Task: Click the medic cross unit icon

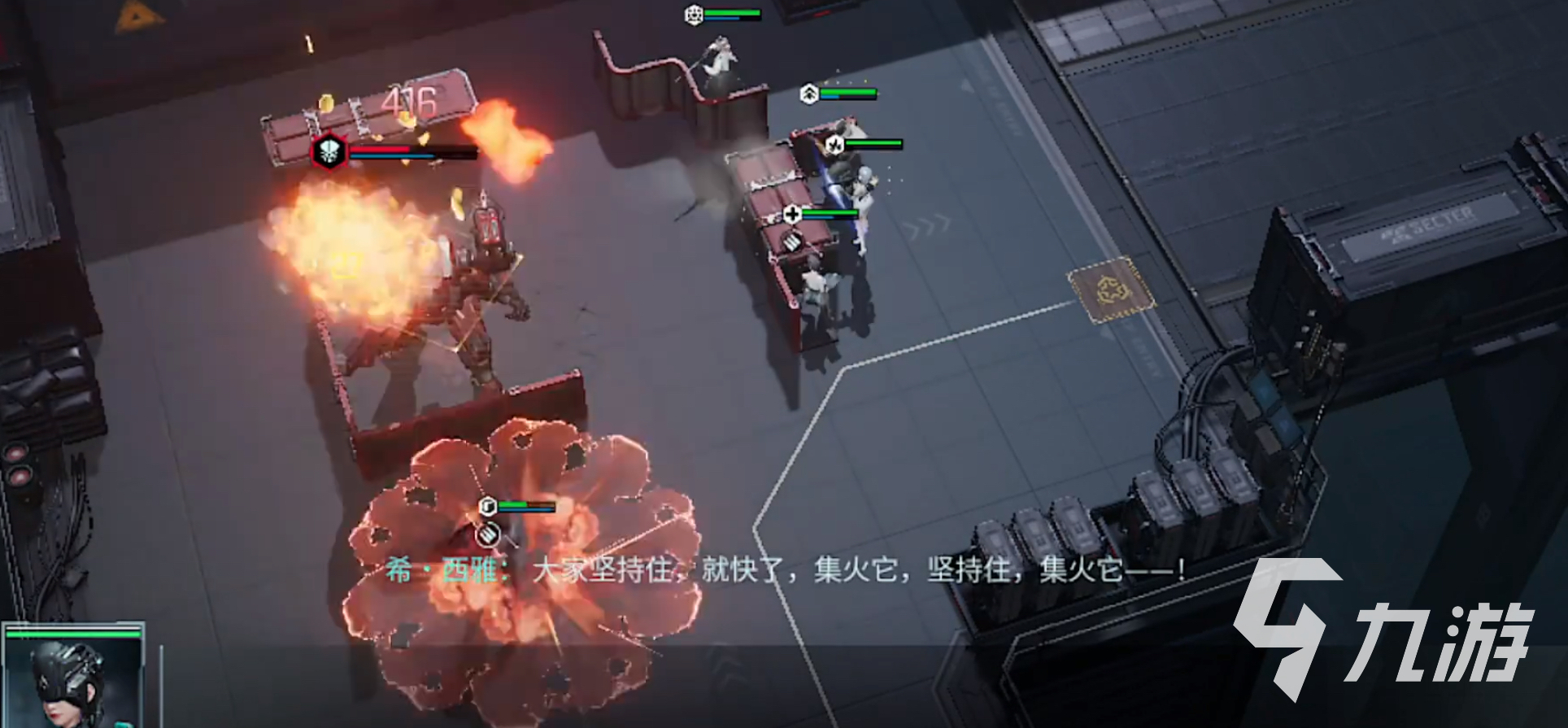Action: tap(792, 215)
